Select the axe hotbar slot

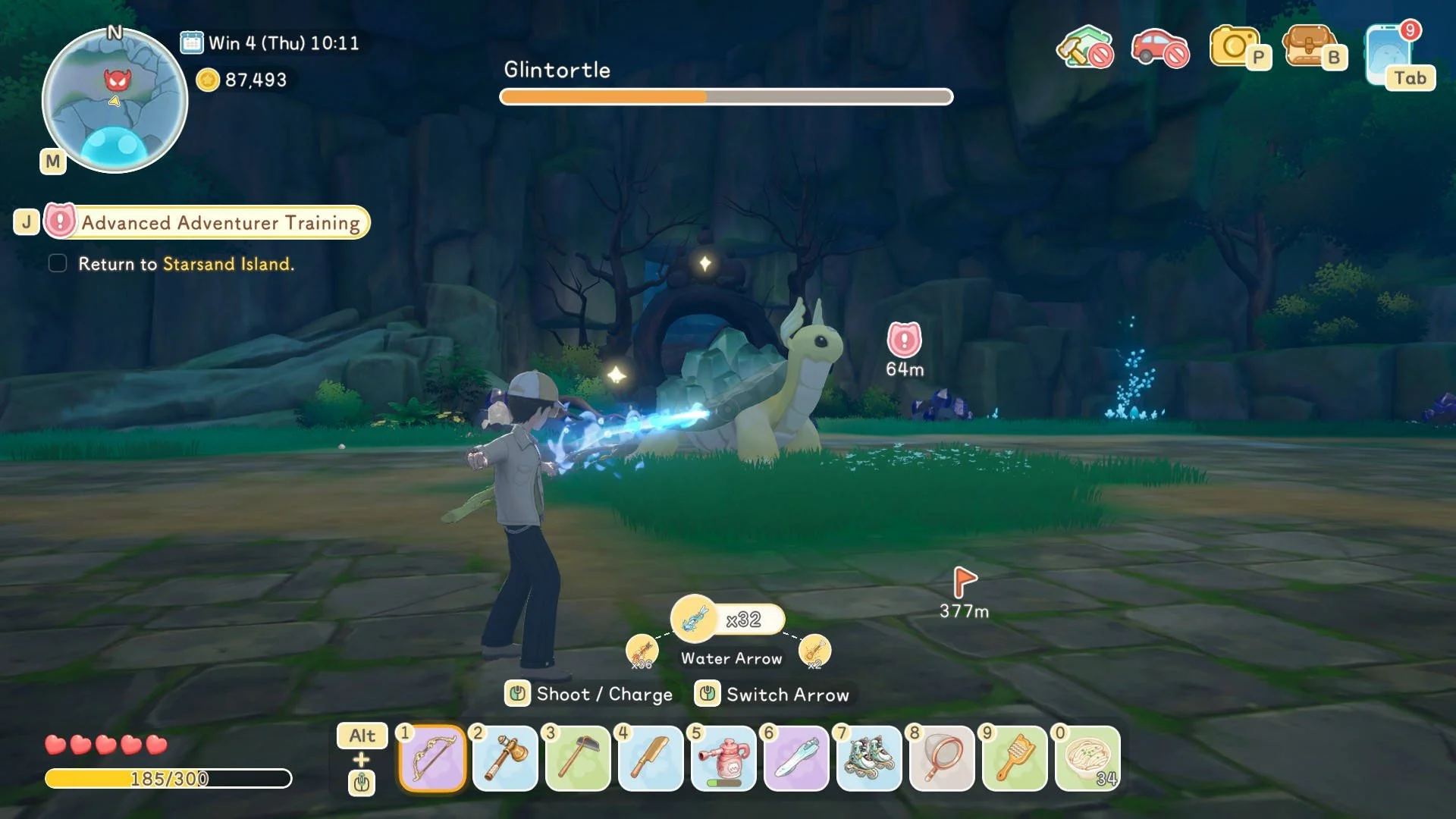[505, 758]
